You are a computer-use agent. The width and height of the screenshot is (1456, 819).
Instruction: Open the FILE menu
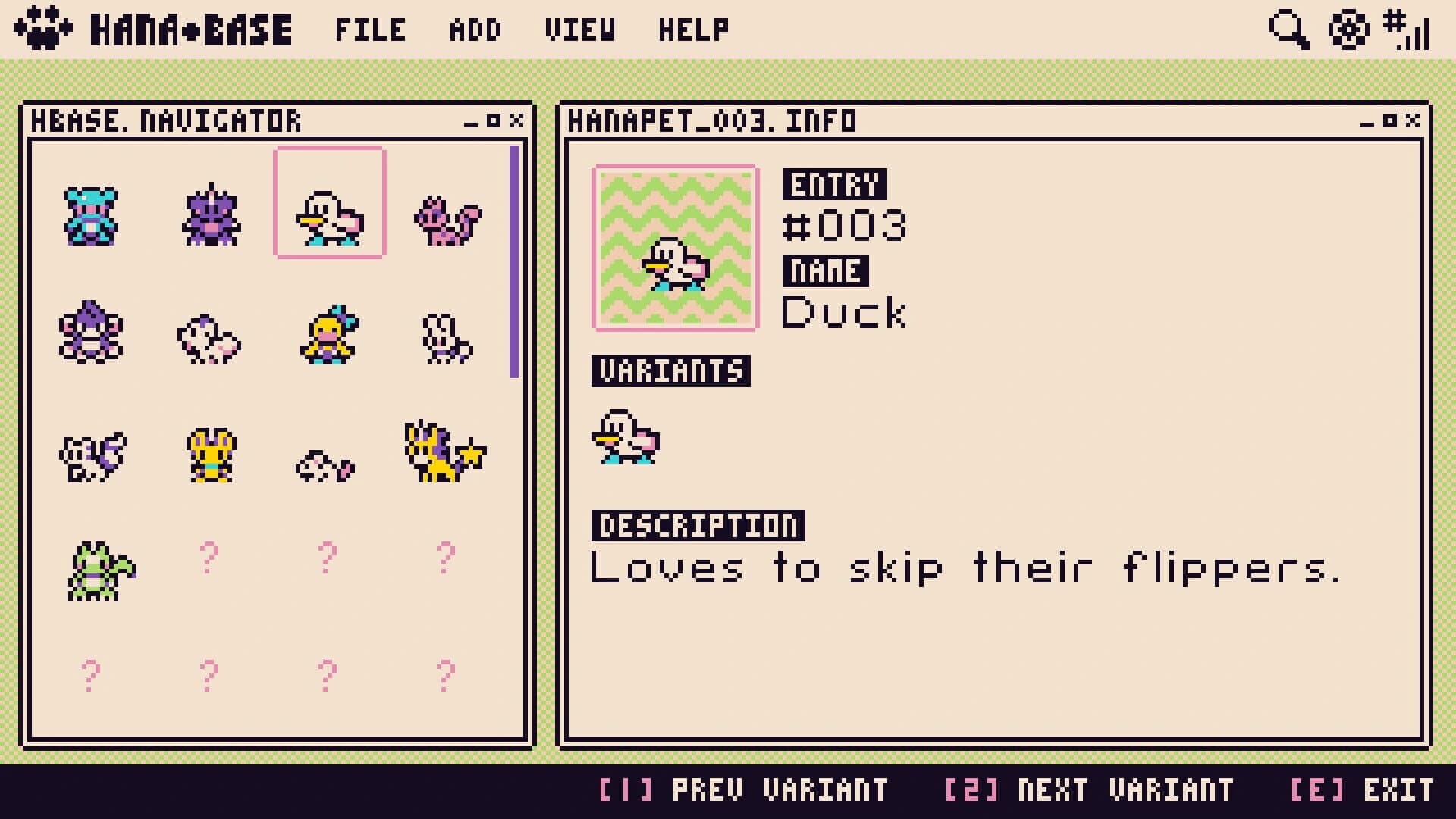369,30
